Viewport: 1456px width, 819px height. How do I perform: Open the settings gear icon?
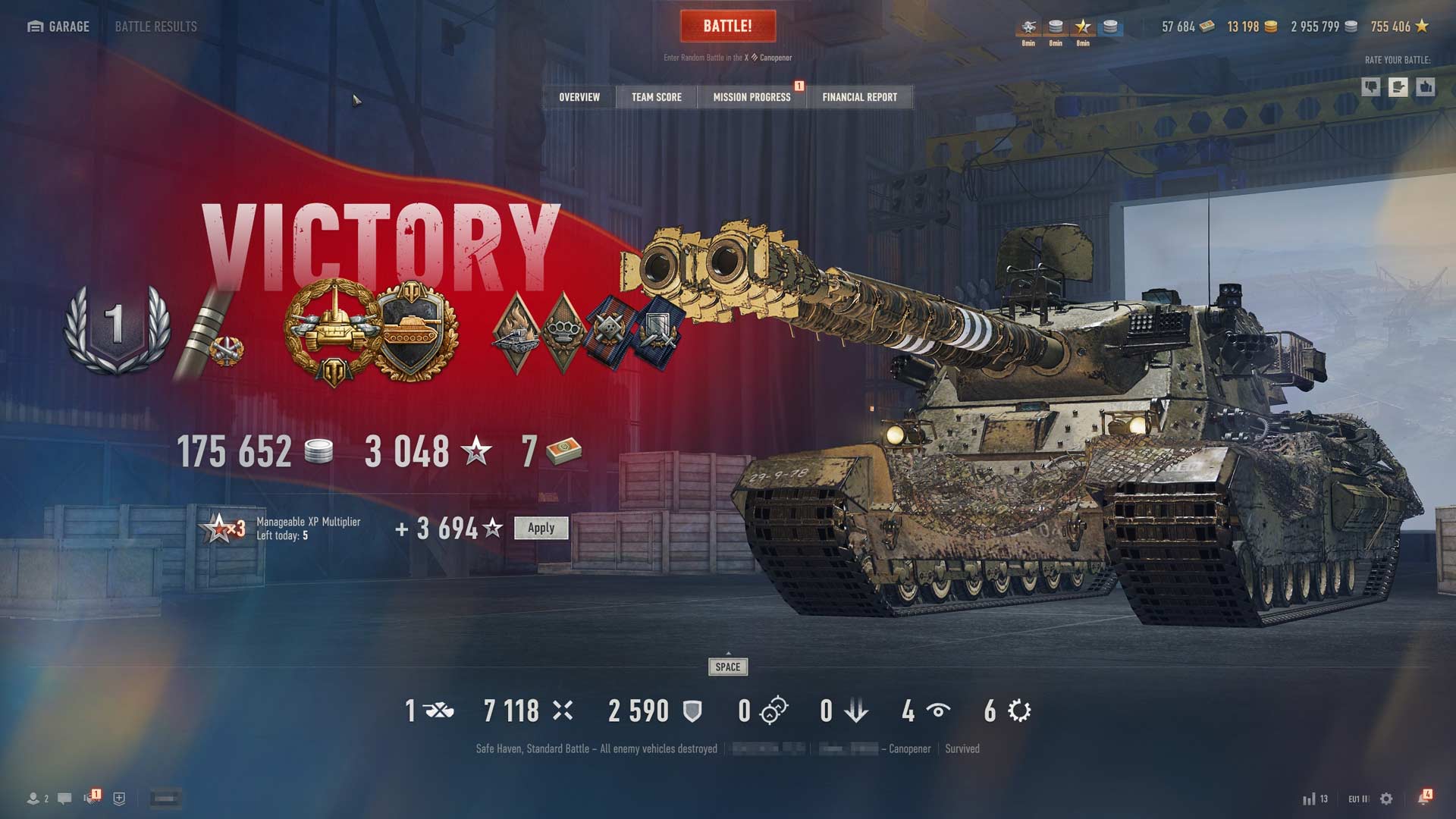pyautogui.click(x=1386, y=799)
